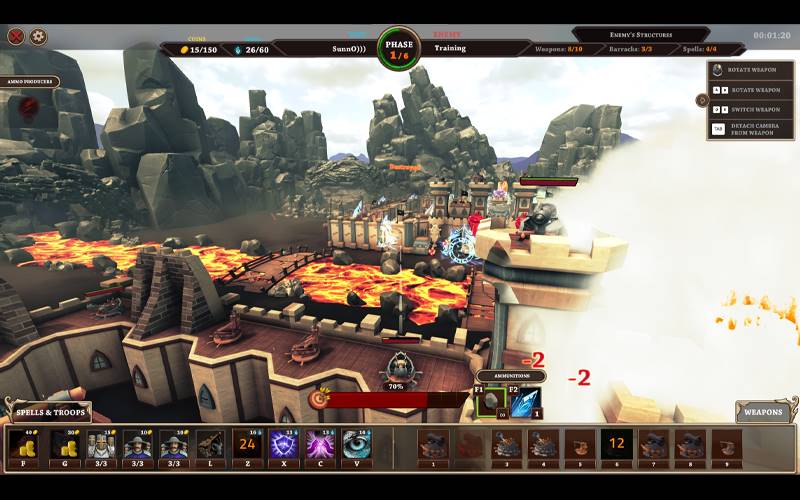Choose the catapult structure slot labeled L
Screen dimensions: 800x500
tap(210, 445)
